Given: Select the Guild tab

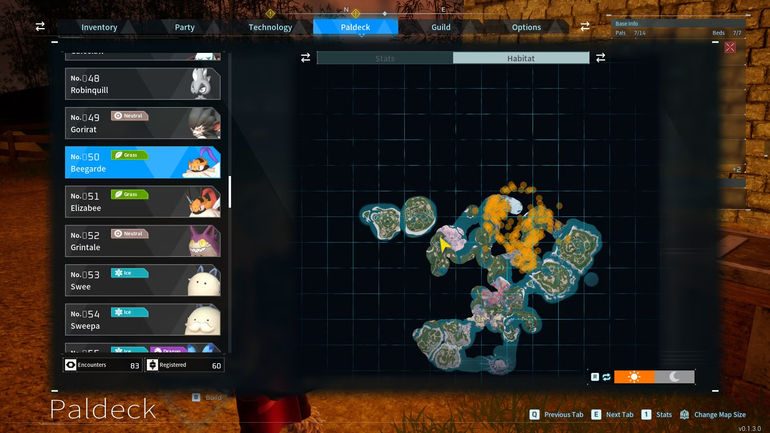Looking at the screenshot, I should pyautogui.click(x=440, y=27).
